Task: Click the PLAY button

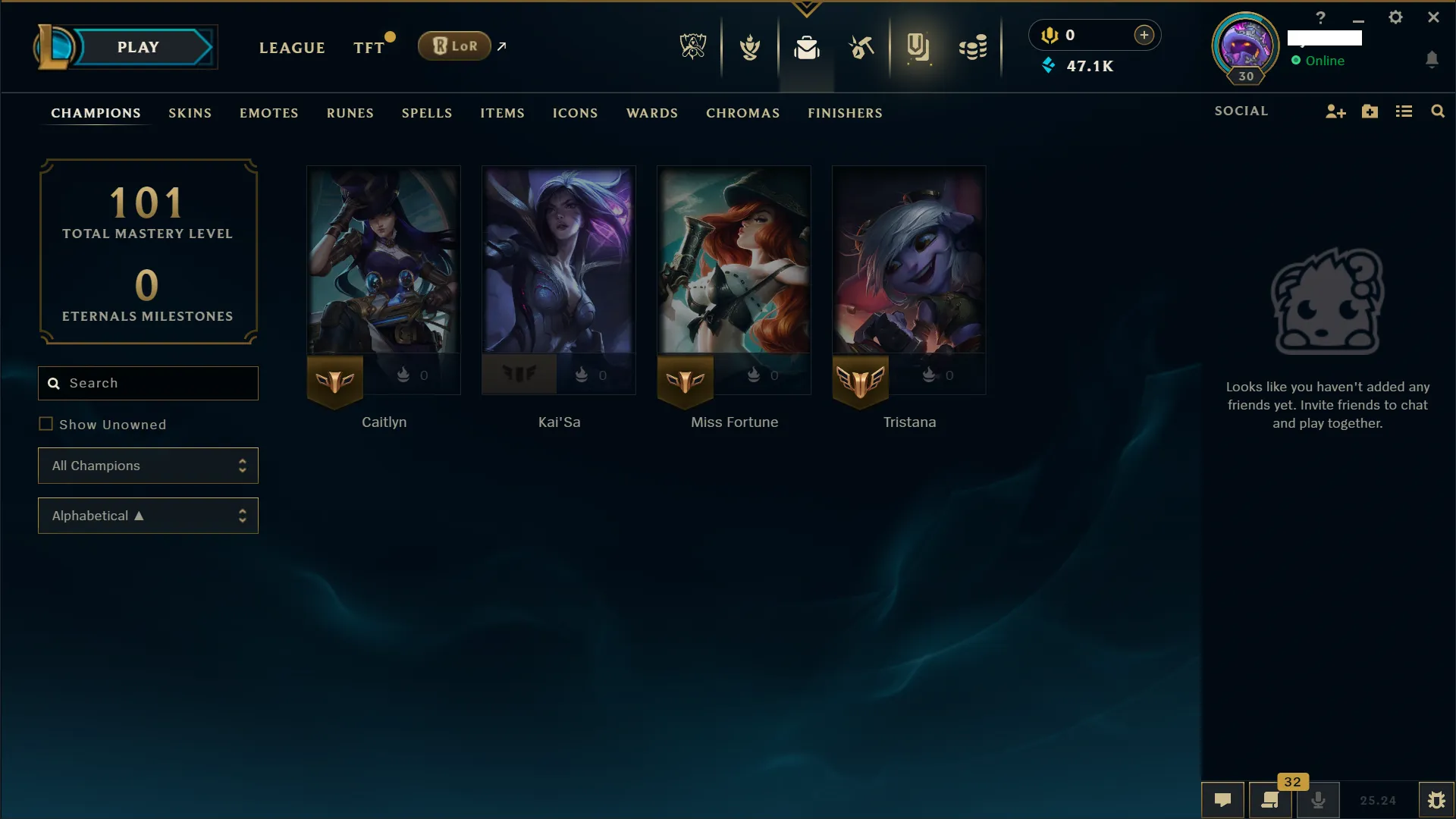Action: (137, 46)
